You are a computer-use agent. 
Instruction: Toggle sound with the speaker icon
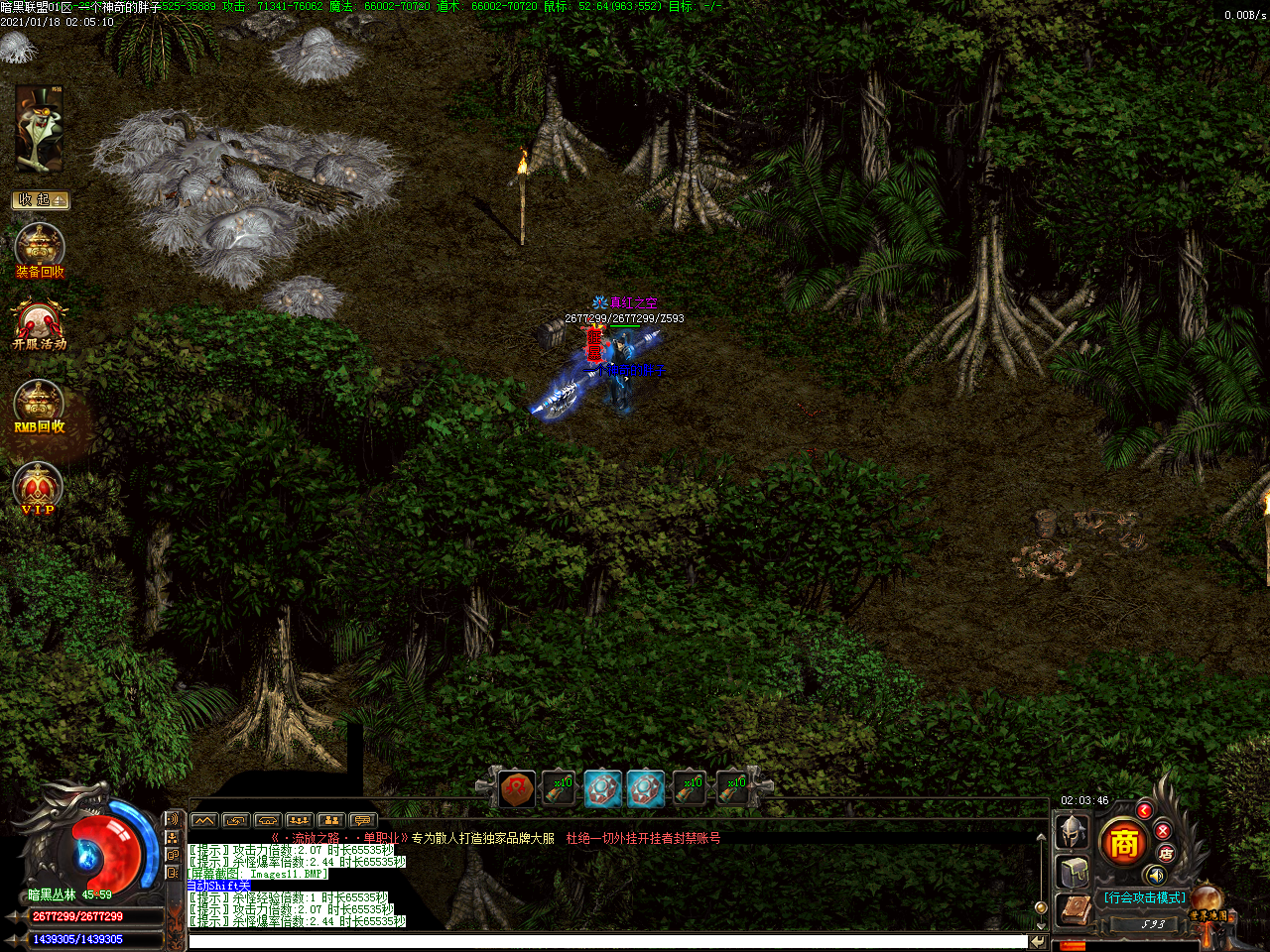pyautogui.click(x=1154, y=875)
